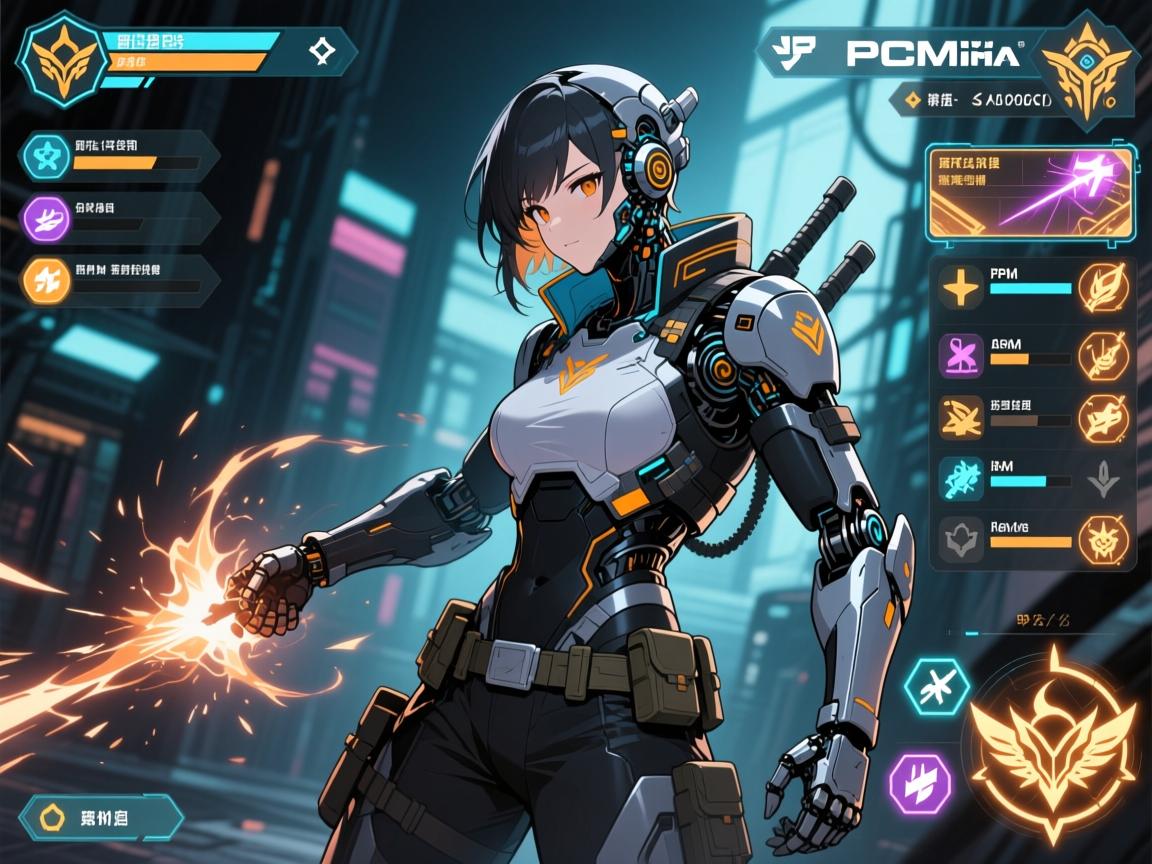The image size is (1152, 864).
Task: Select the cyan splash icon in the RM row
Action: (961, 479)
